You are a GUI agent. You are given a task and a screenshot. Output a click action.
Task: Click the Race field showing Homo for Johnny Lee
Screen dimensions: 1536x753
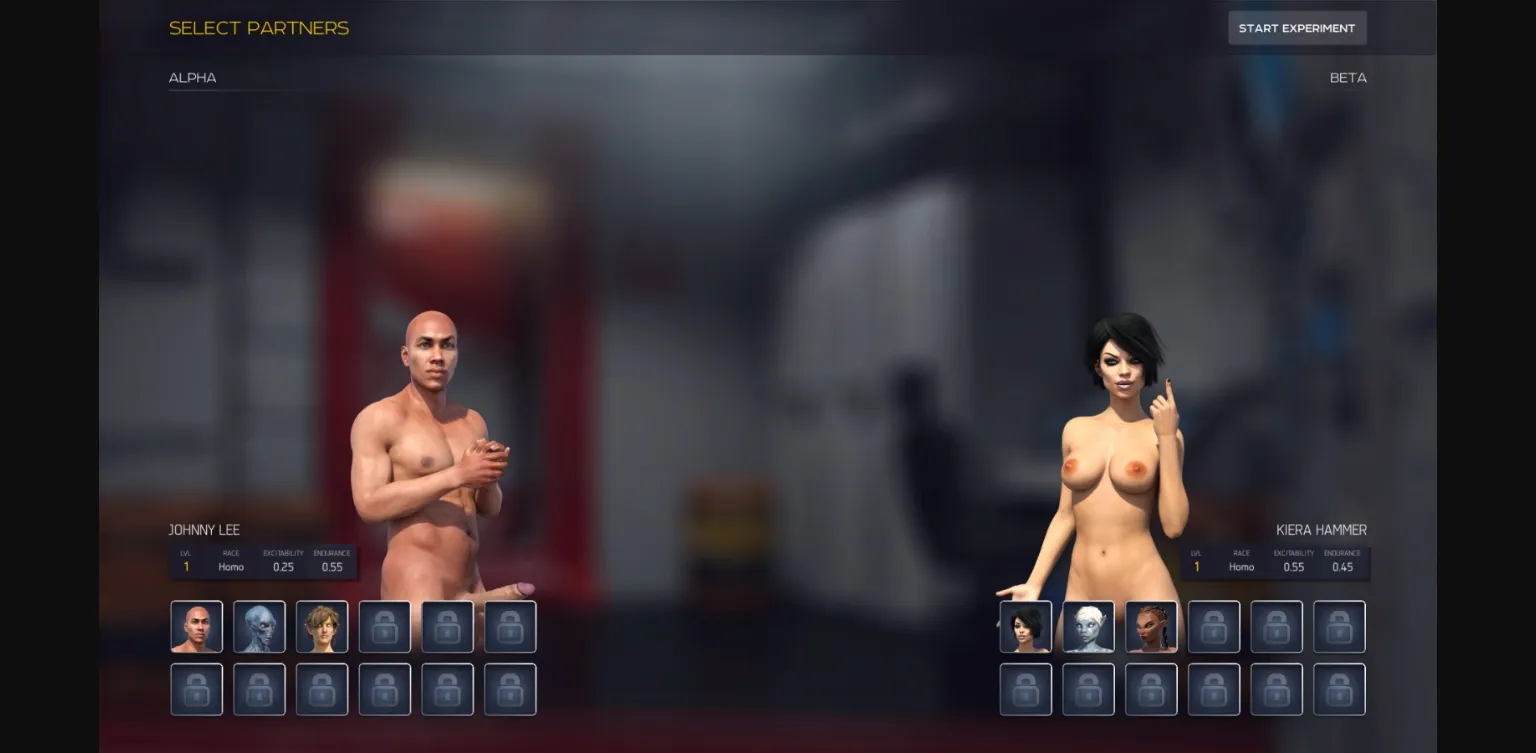click(x=229, y=566)
